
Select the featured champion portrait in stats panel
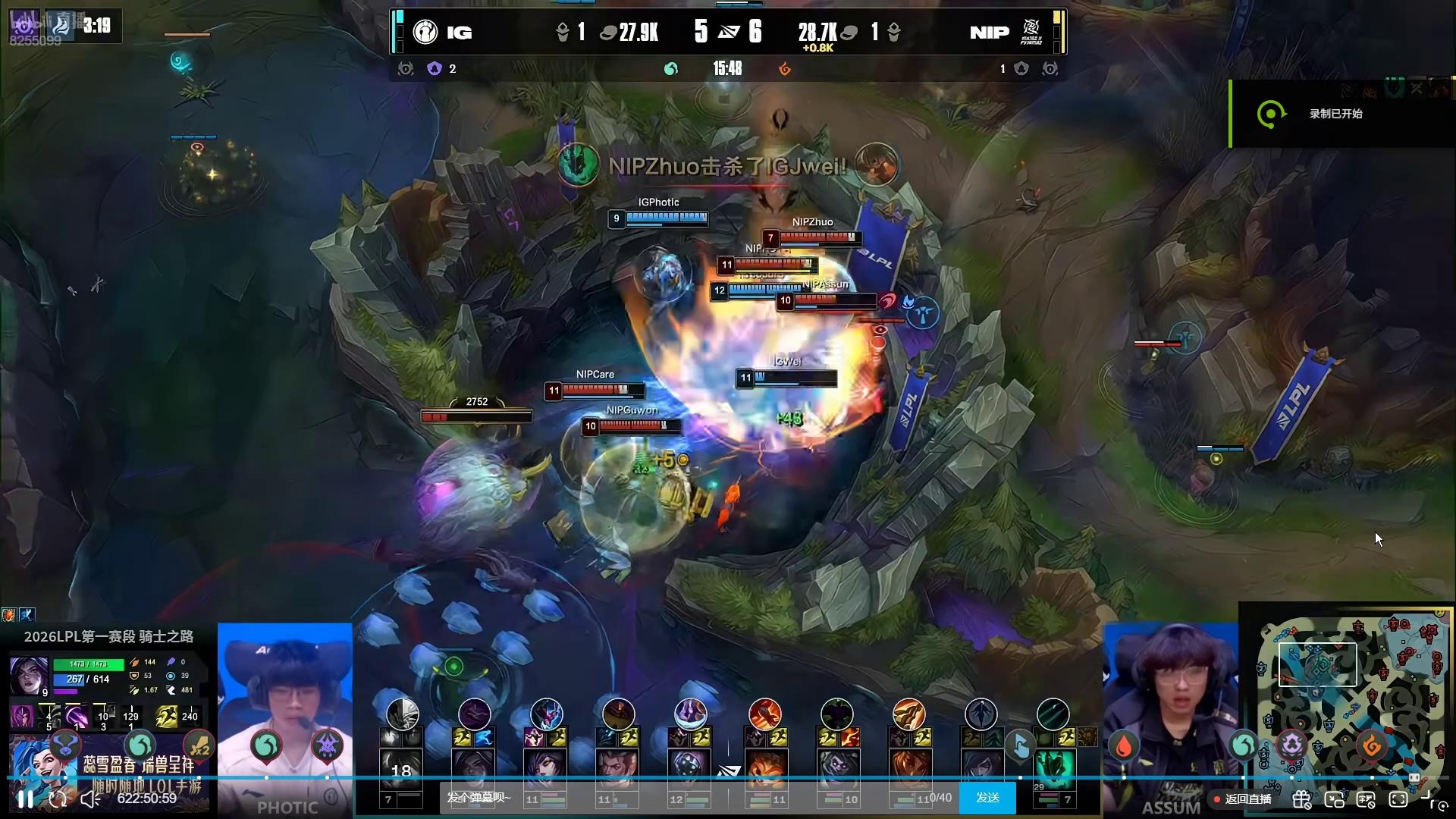[x=29, y=674]
